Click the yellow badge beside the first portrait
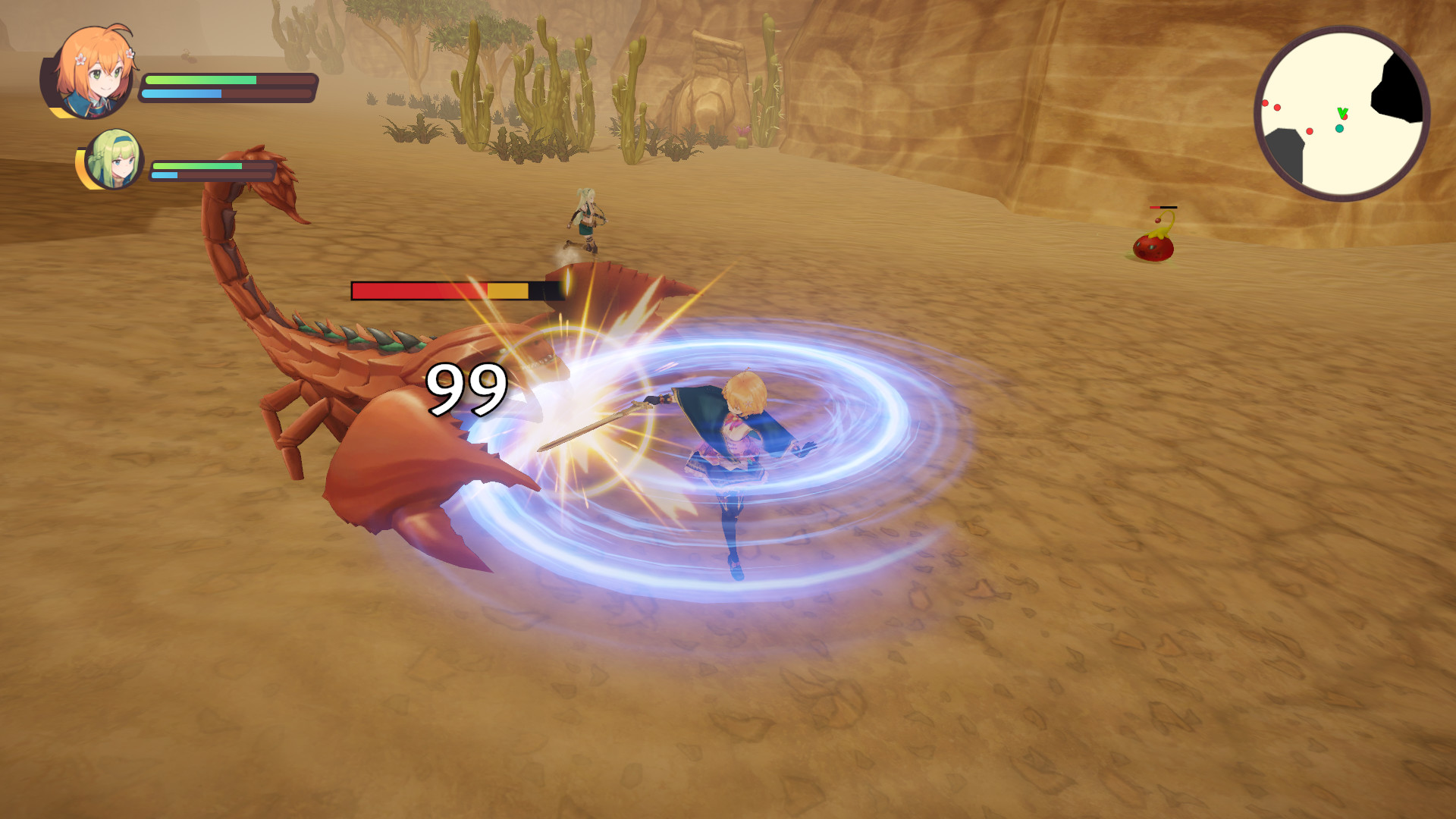Image resolution: width=1456 pixels, height=819 pixels. click(59, 111)
